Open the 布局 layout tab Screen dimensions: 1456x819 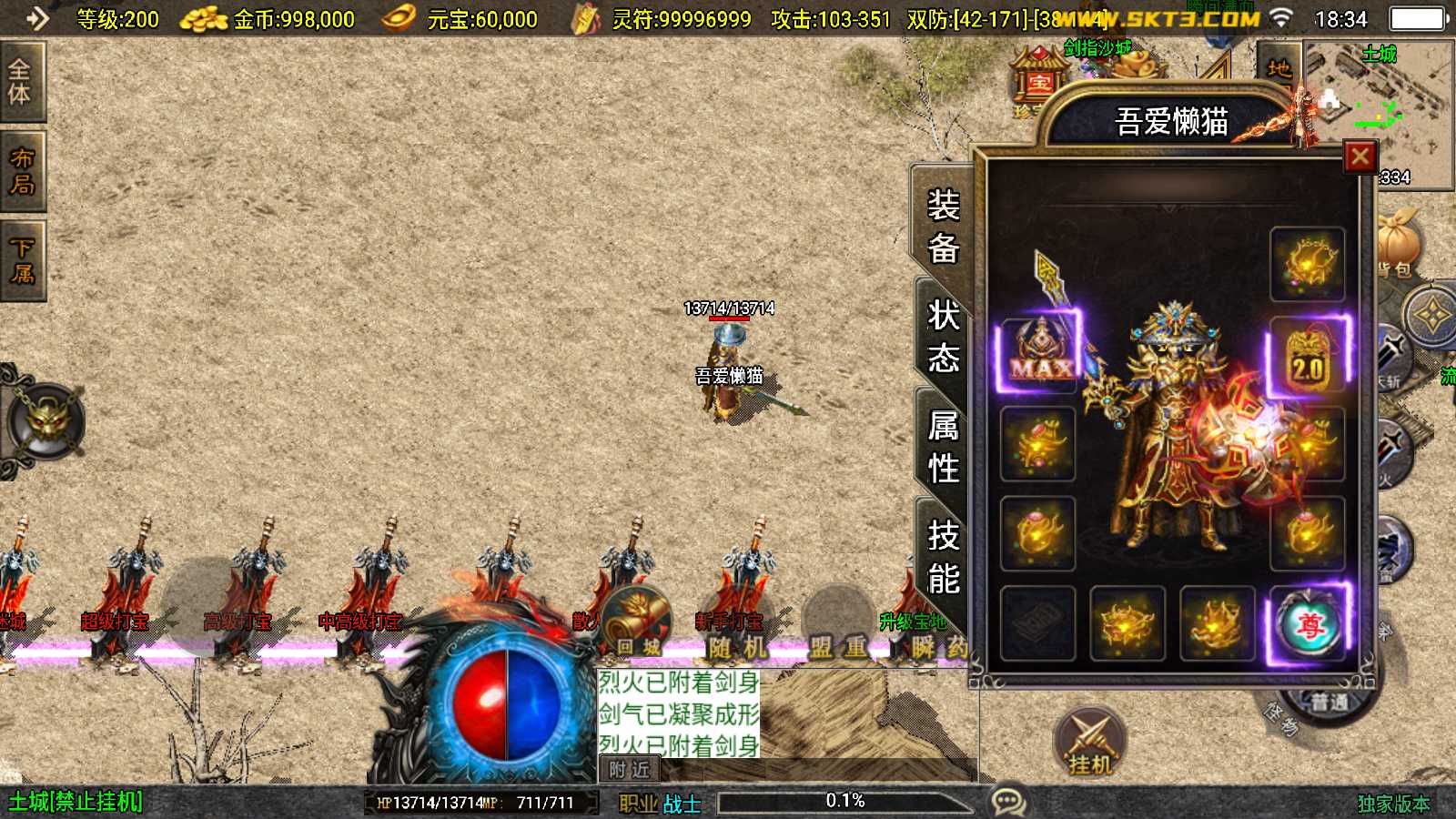coord(22,171)
